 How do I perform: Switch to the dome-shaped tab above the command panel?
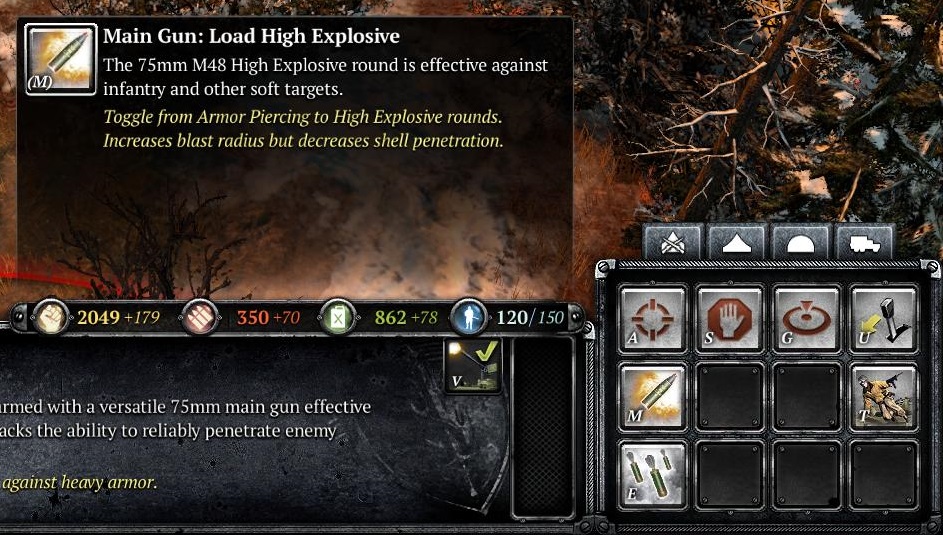pyautogui.click(x=800, y=243)
